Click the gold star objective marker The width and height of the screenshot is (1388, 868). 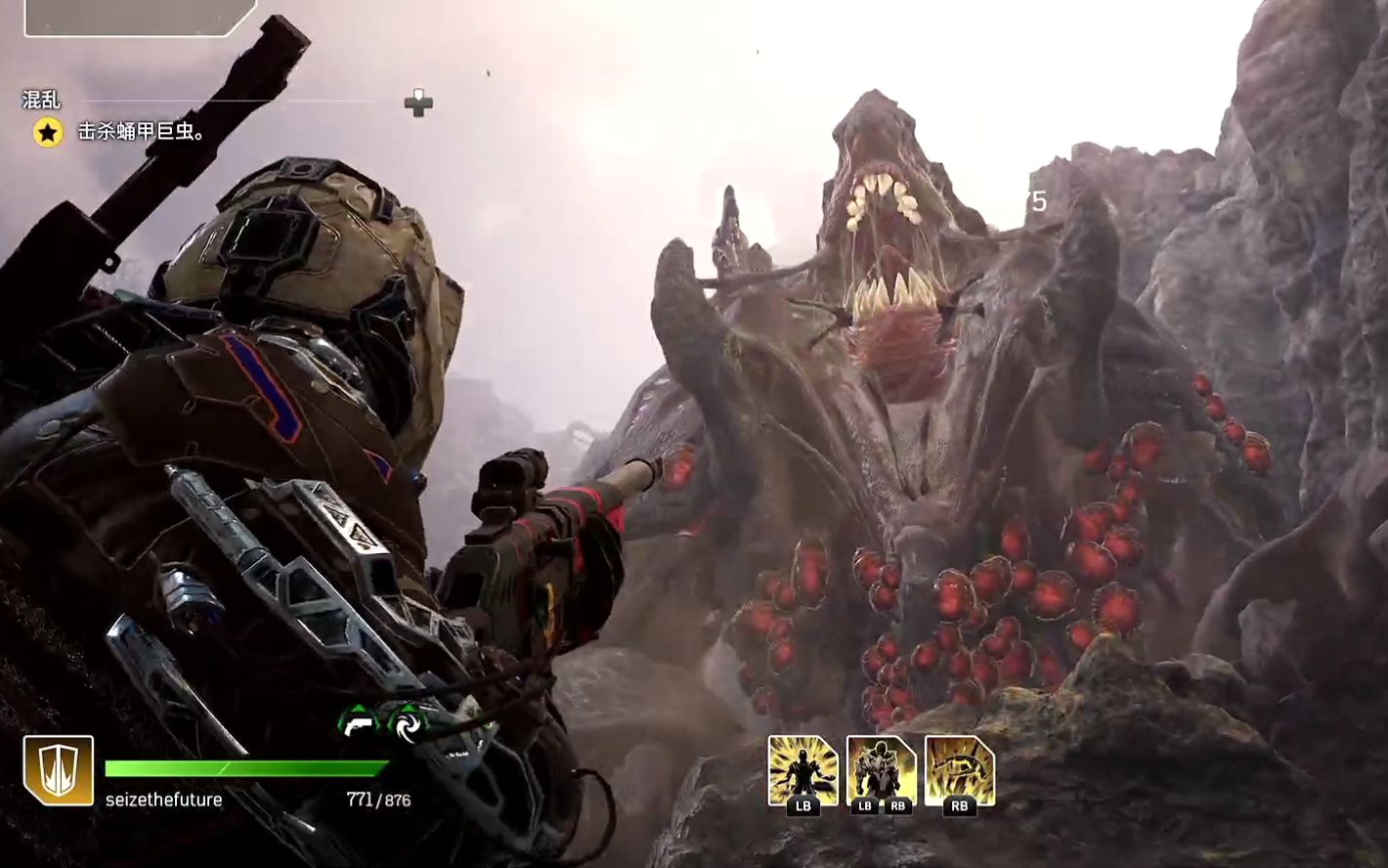[48, 132]
